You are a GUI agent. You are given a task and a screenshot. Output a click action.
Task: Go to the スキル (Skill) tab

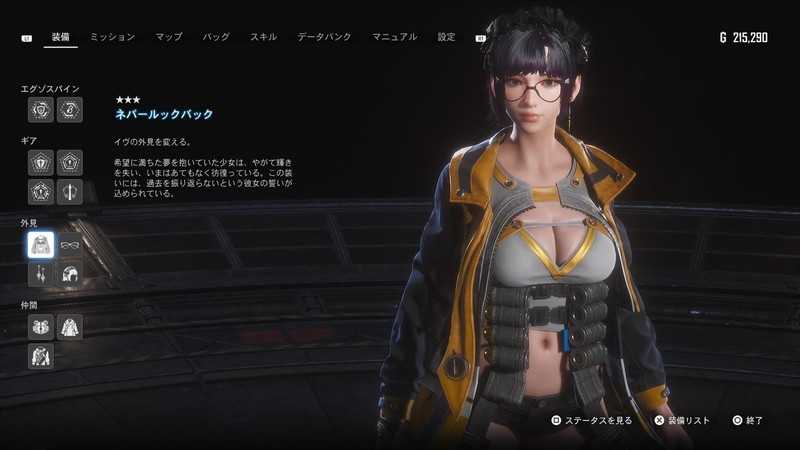[263, 37]
